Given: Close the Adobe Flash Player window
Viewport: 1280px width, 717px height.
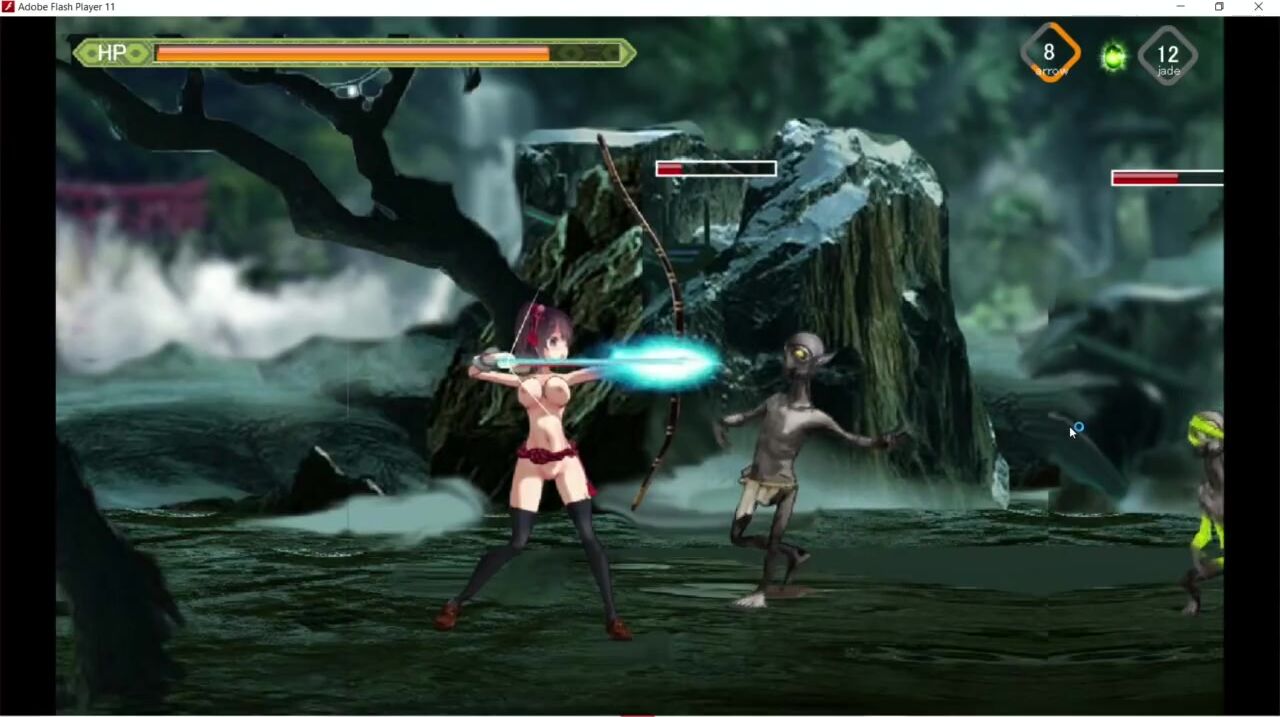Looking at the screenshot, I should pos(1258,7).
